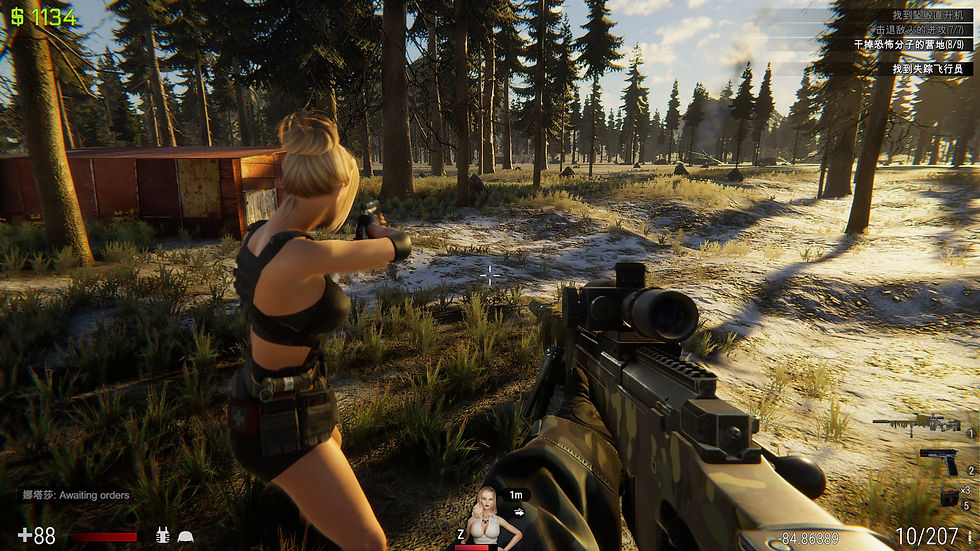Select the 找到失踪飞行员 objective
Viewport: 980px width, 551px height.
[x=930, y=69]
